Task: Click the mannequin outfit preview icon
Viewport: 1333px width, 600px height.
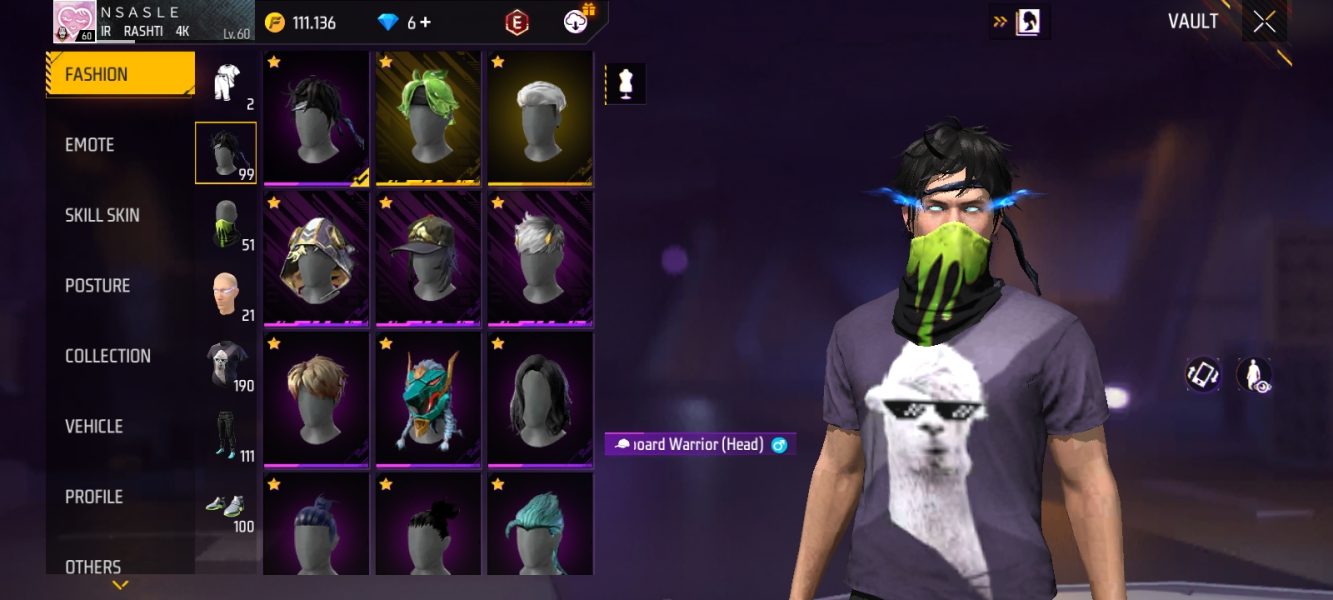Action: [626, 85]
